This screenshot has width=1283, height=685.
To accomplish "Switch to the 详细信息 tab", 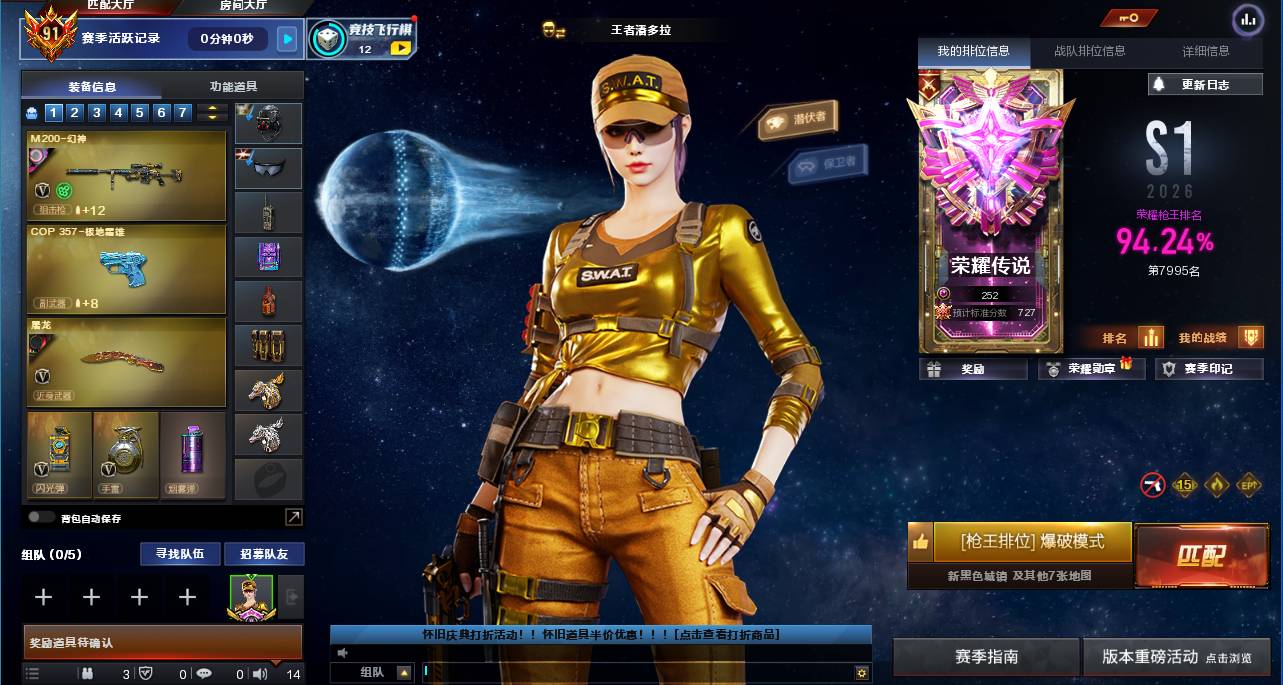I will coord(1205,51).
